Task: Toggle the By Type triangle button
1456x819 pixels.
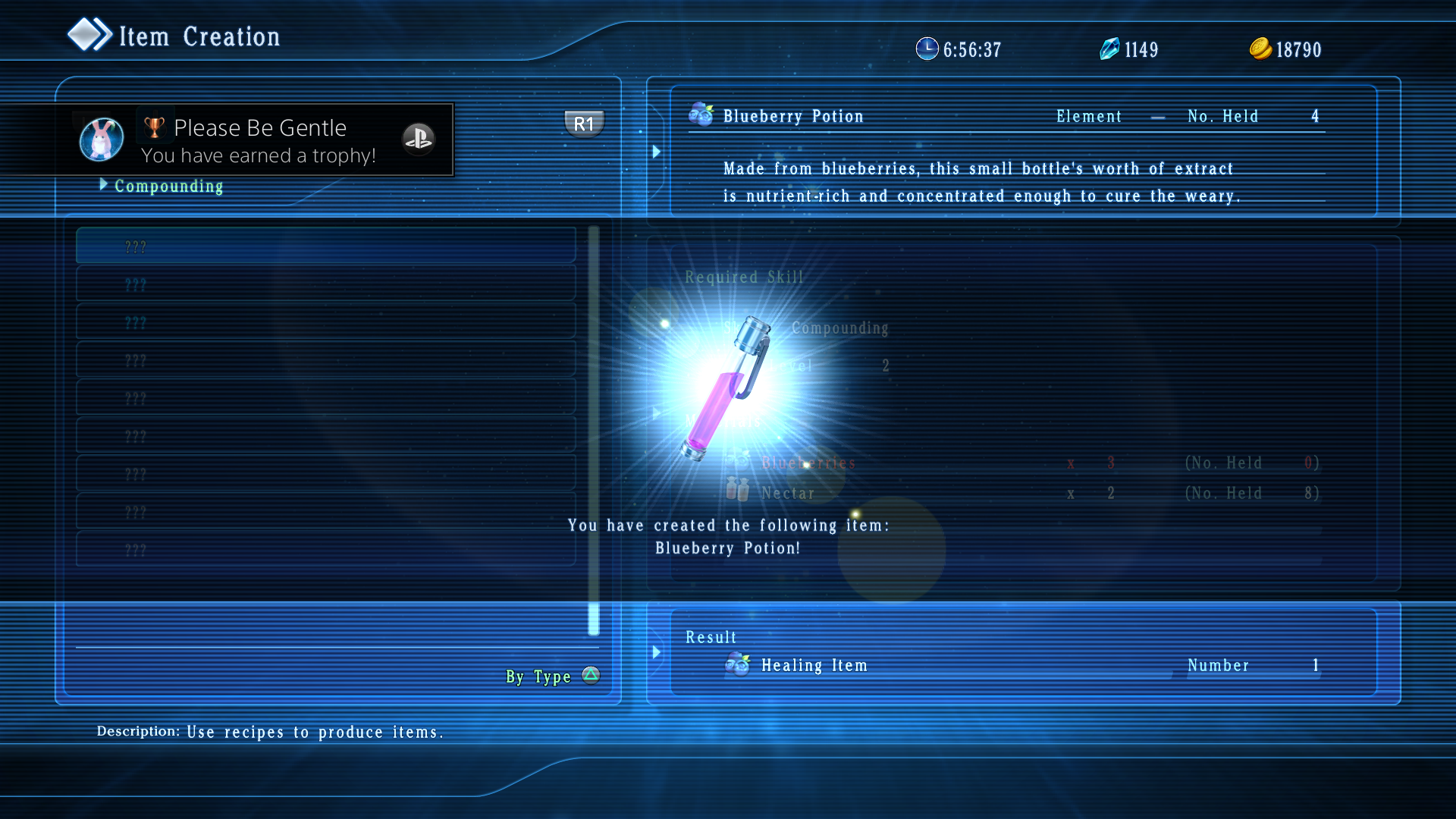Action: [590, 674]
